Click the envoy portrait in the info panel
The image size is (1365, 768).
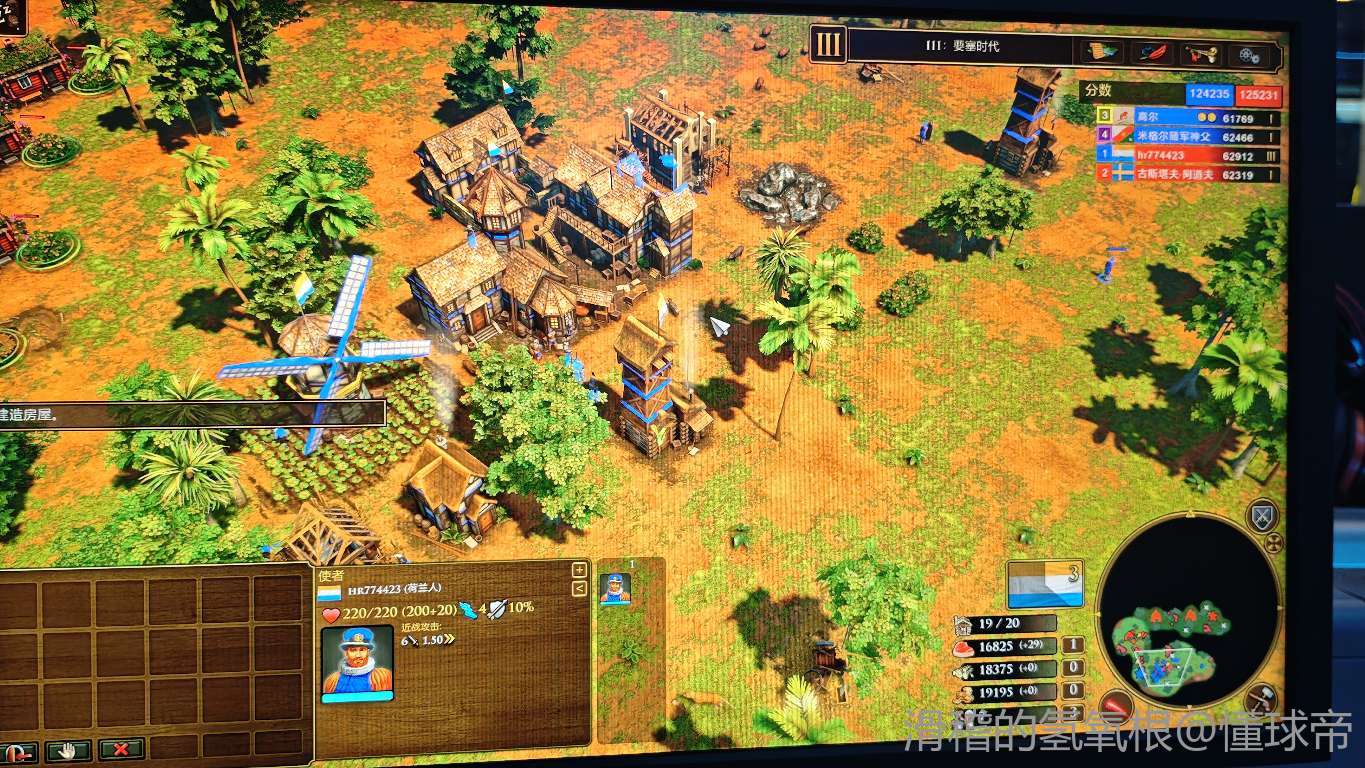click(357, 661)
